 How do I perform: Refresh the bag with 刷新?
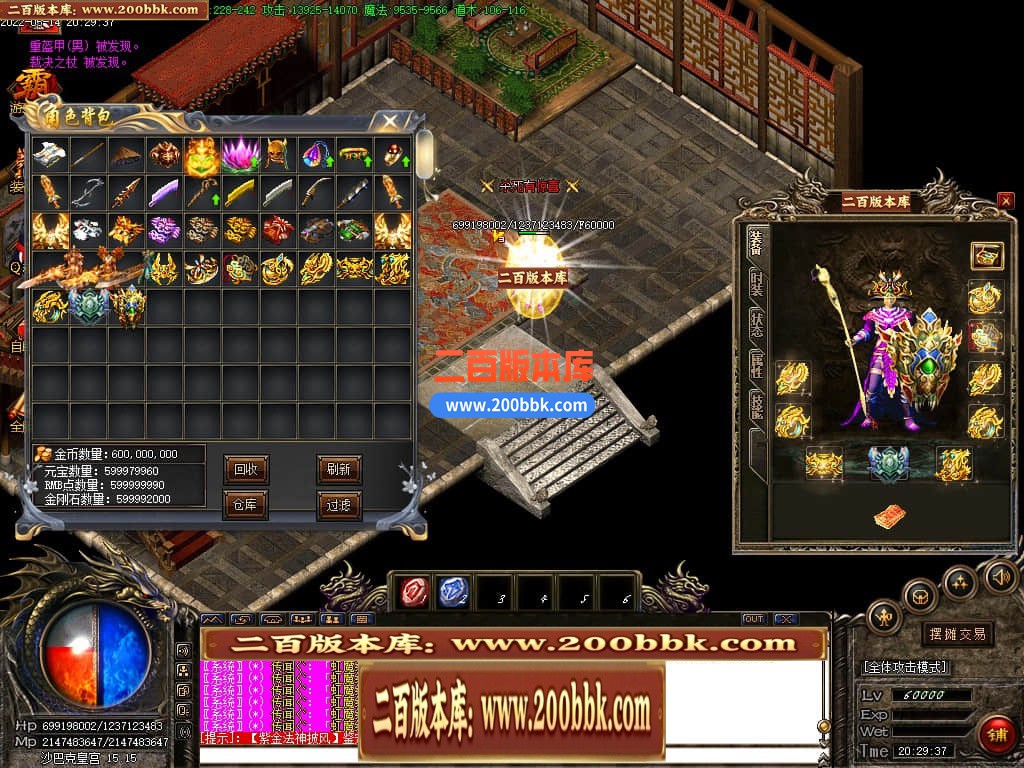tap(338, 469)
